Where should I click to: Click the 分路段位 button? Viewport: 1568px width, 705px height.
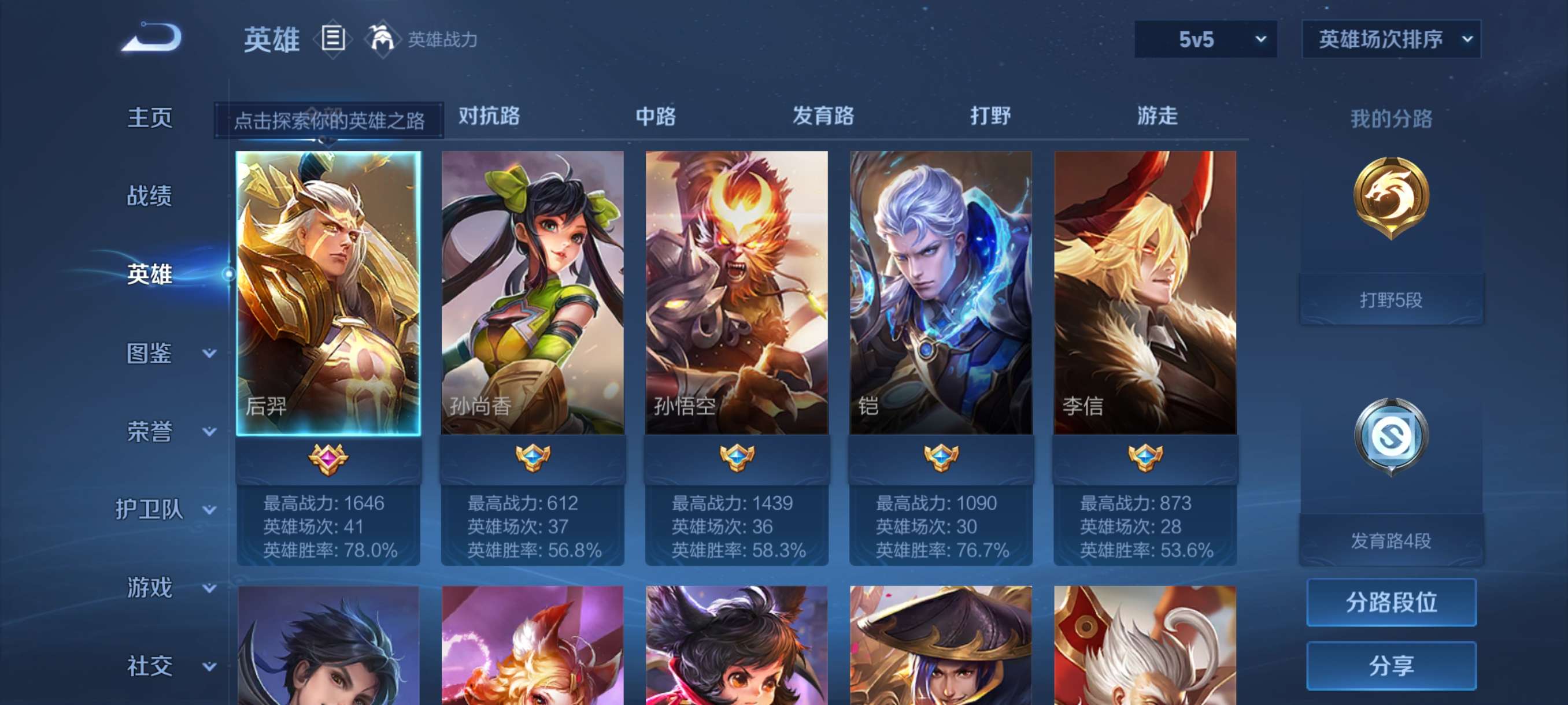point(1392,603)
